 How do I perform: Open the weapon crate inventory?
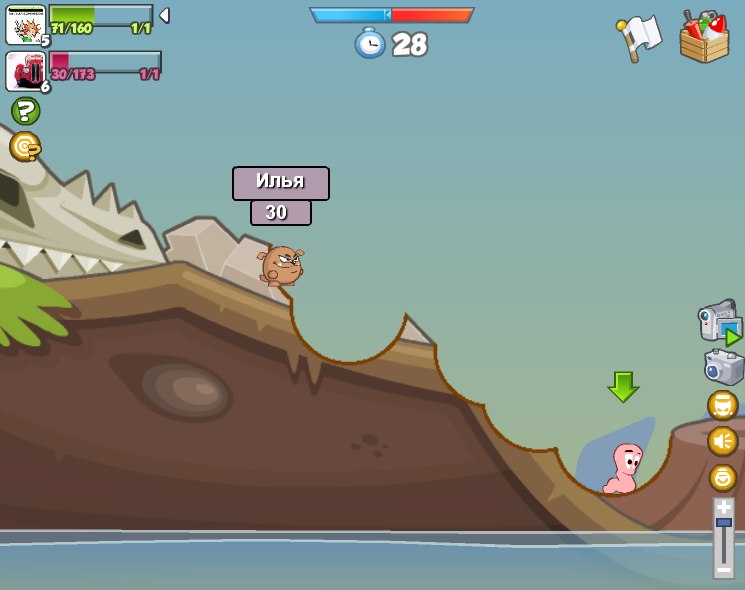coord(704,38)
